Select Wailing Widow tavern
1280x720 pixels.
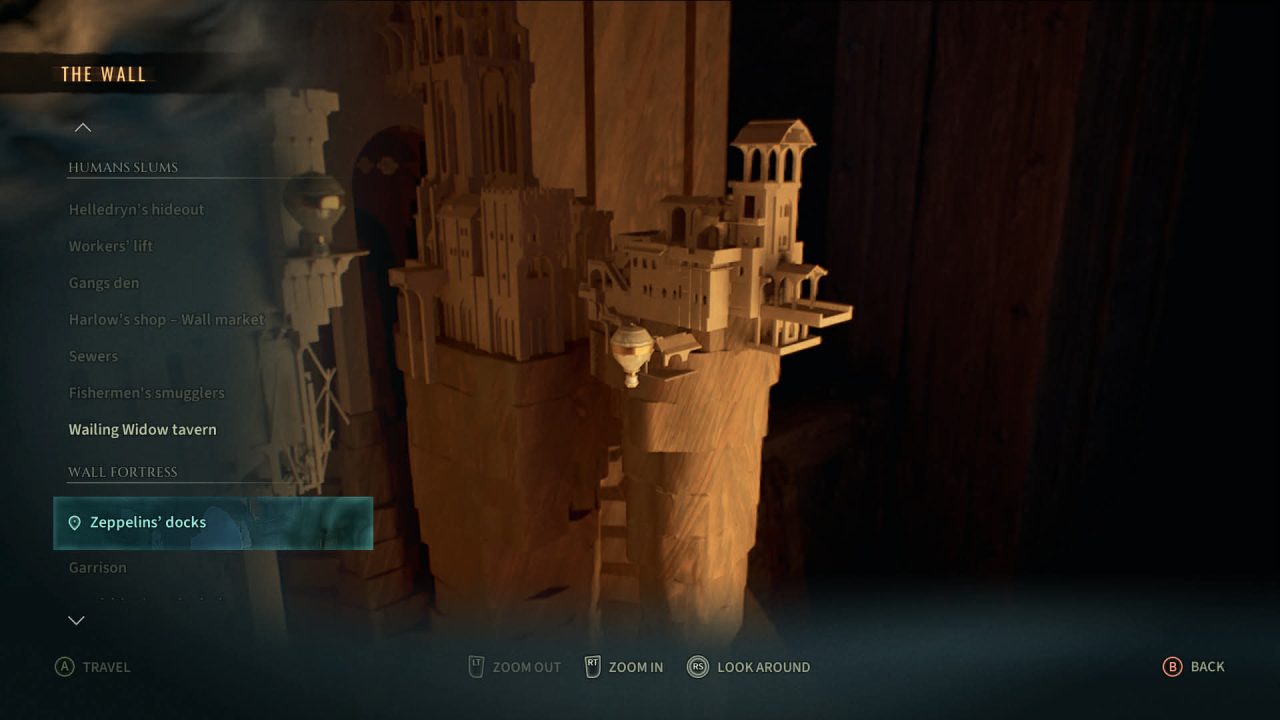click(142, 430)
